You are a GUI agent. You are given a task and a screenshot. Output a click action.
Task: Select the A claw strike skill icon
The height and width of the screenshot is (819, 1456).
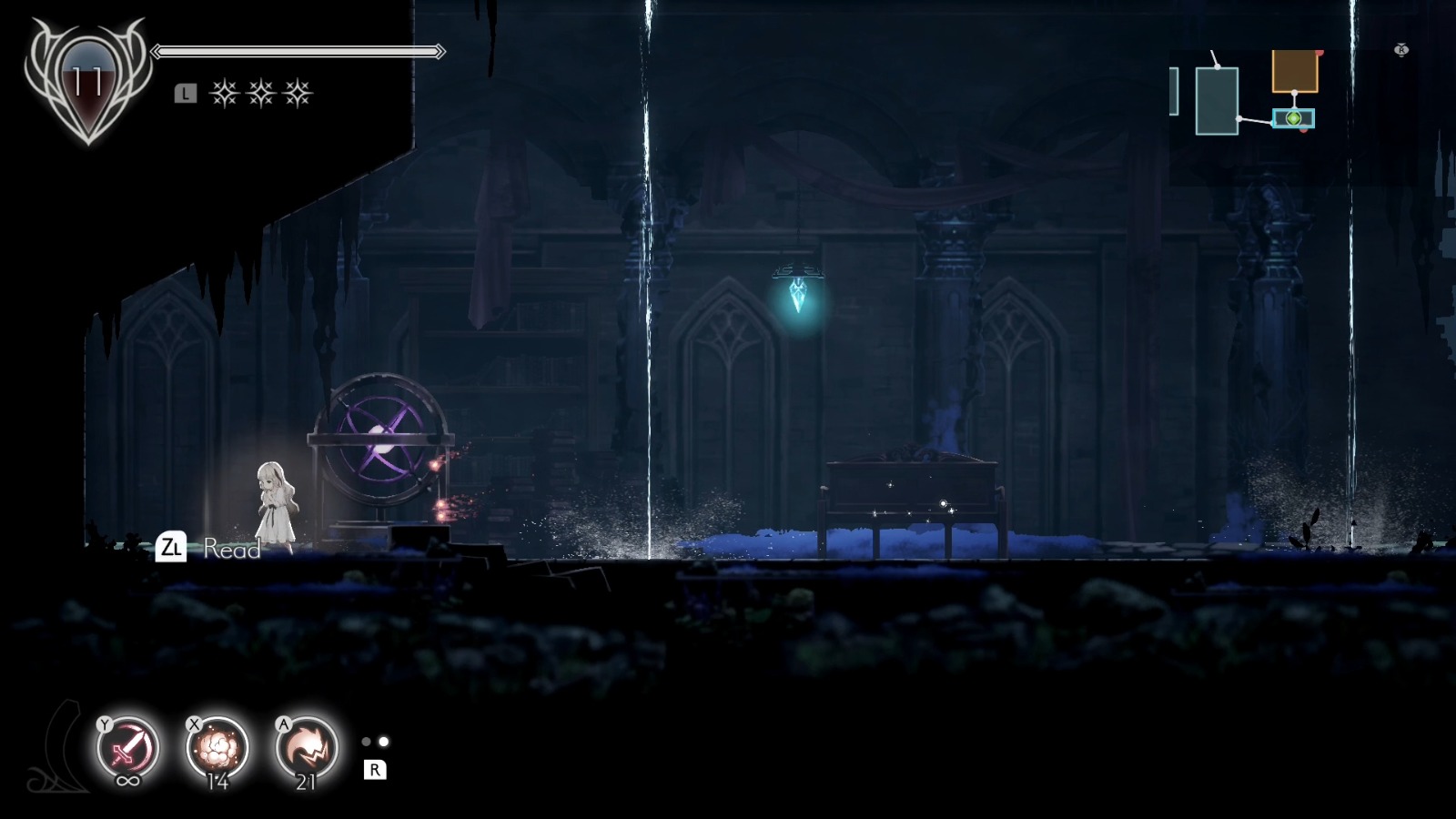[x=305, y=746]
